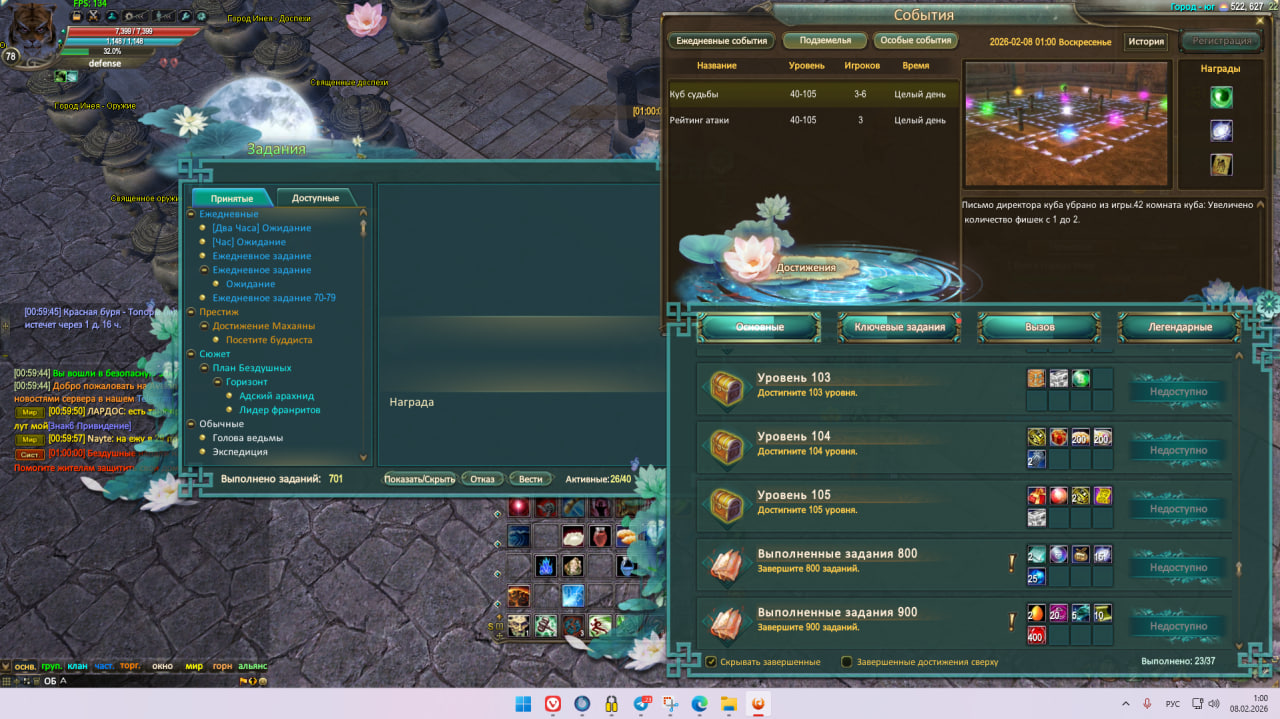Toggle the Скрывать завершенные checkbox
The height and width of the screenshot is (719, 1280).
pos(711,662)
